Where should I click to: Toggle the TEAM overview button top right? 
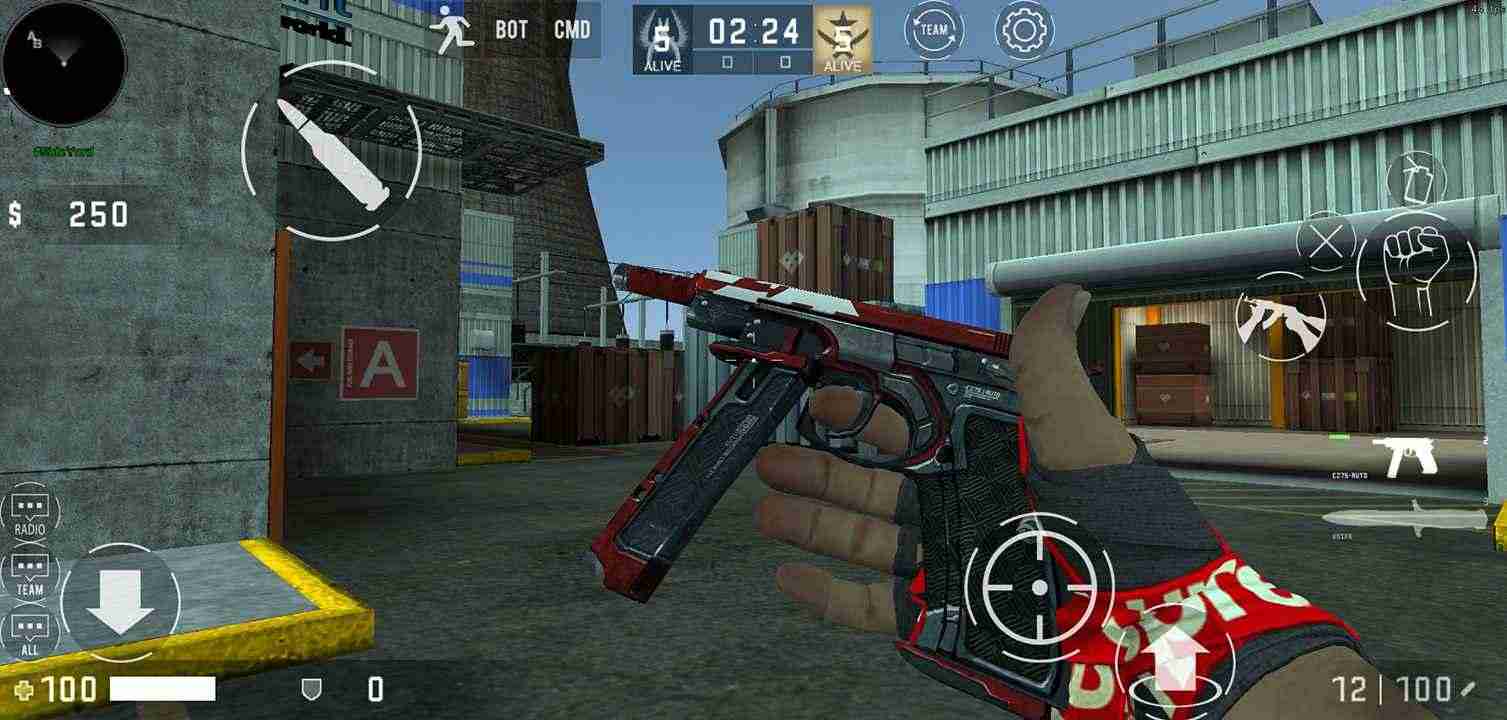[934, 30]
